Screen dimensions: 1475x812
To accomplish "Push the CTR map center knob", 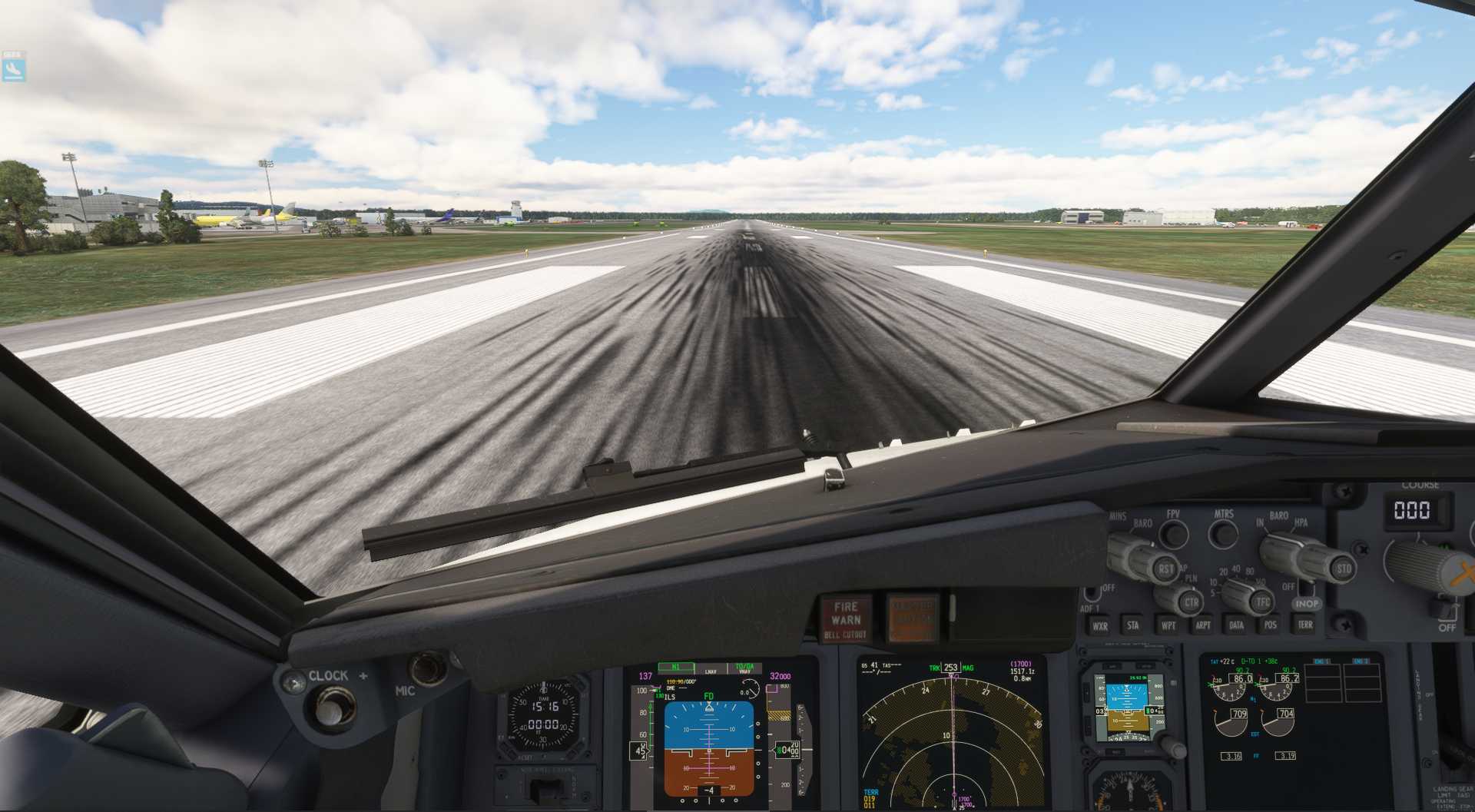I will tap(1191, 602).
